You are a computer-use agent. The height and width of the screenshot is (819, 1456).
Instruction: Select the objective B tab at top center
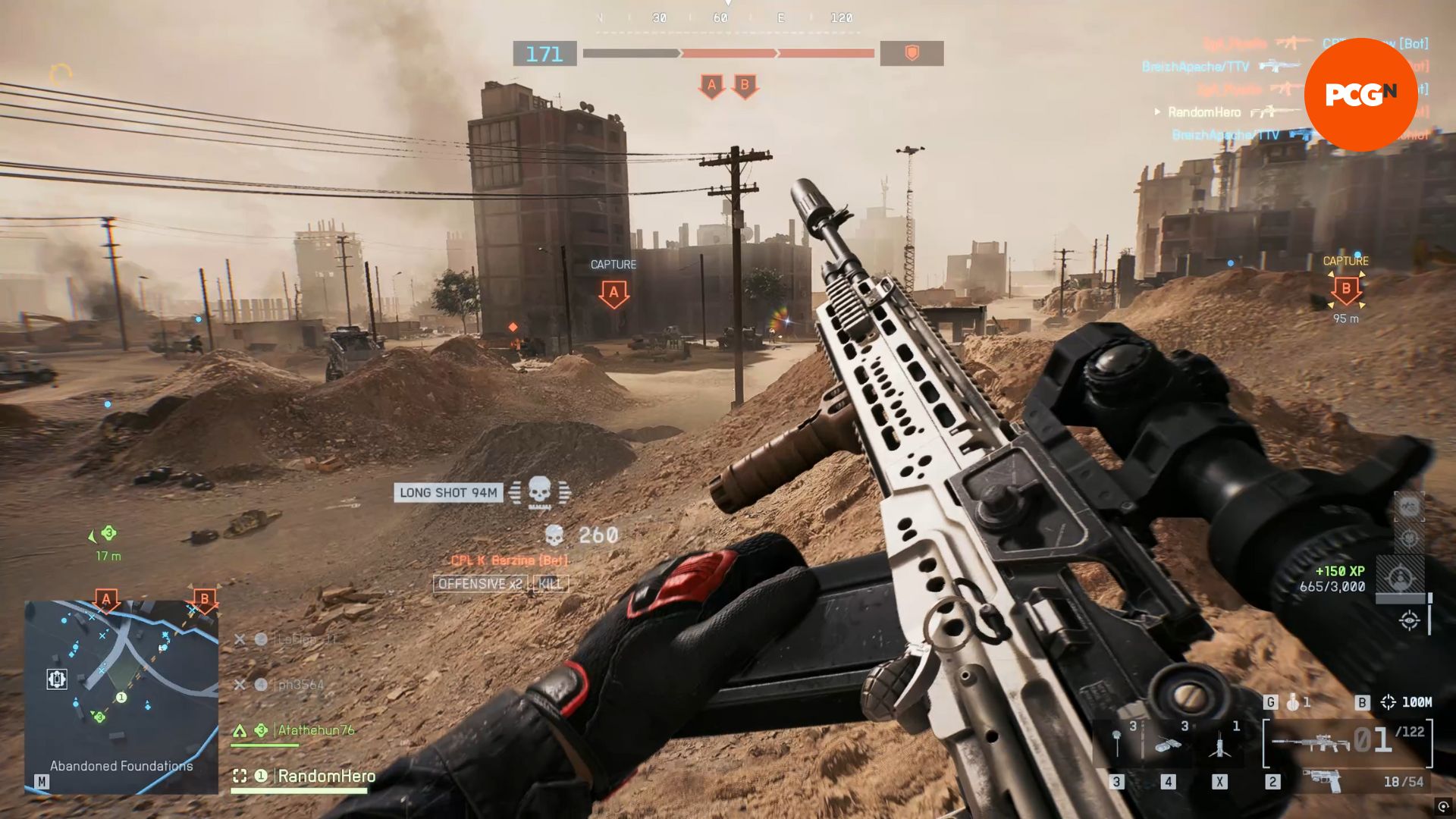click(x=745, y=86)
